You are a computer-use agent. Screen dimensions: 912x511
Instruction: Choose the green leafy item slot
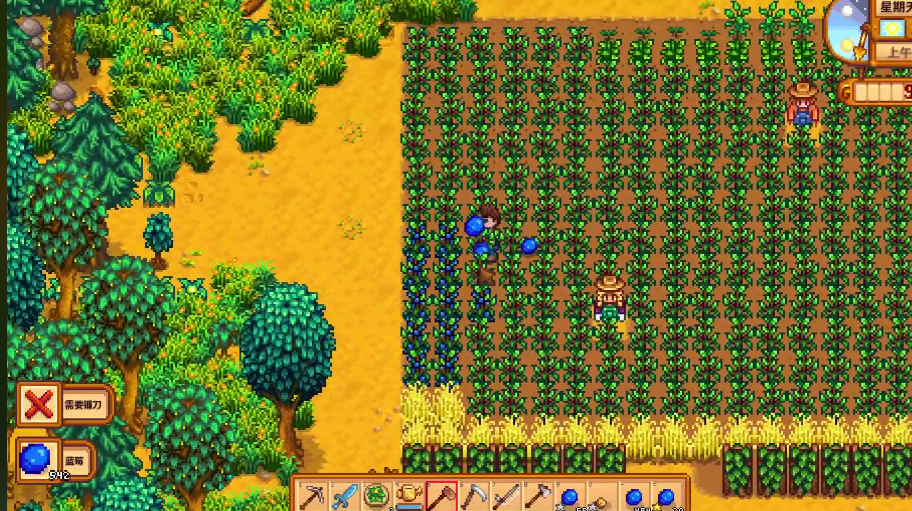point(377,496)
